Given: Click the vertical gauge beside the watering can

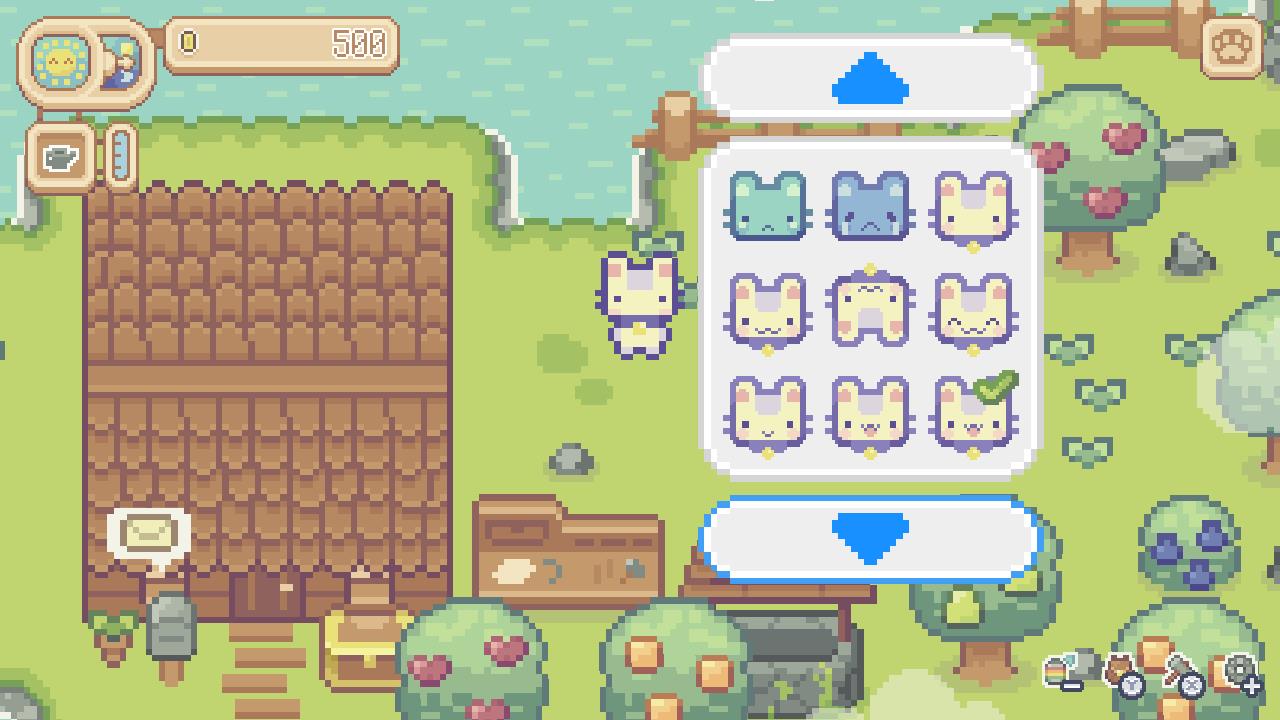Looking at the screenshot, I should pos(120,160).
